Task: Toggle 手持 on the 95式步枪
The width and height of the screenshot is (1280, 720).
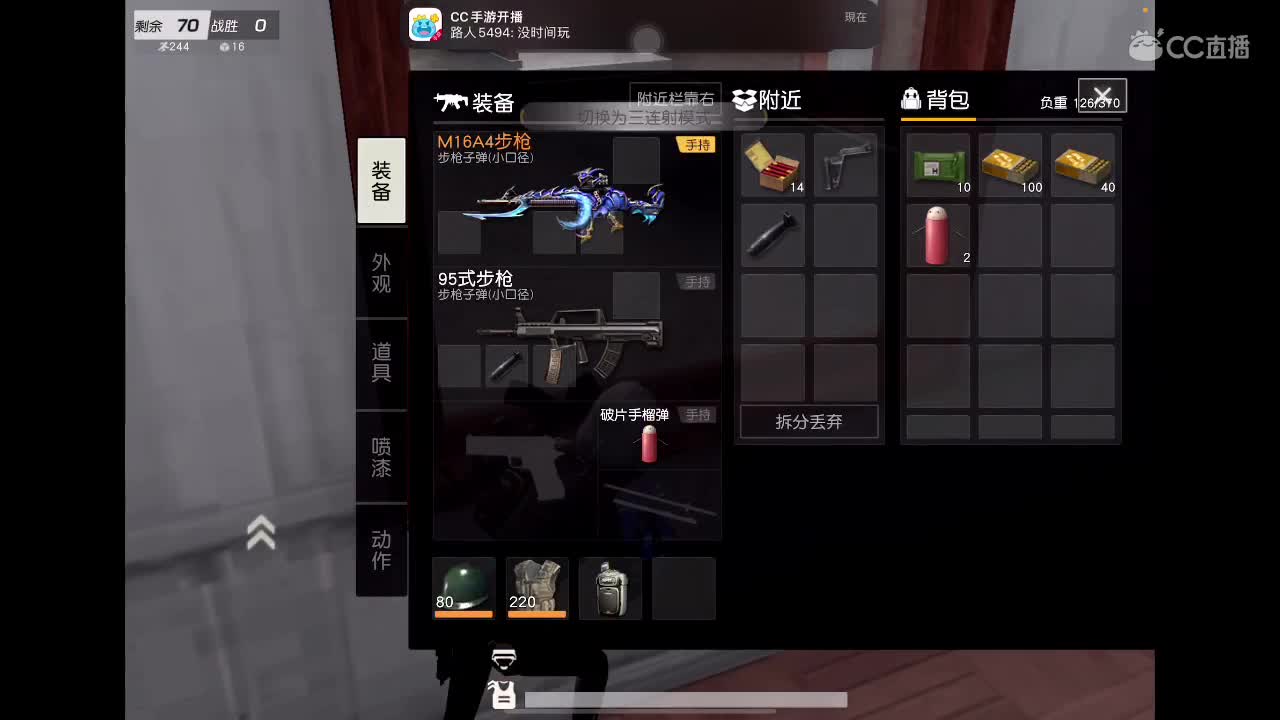Action: click(697, 282)
